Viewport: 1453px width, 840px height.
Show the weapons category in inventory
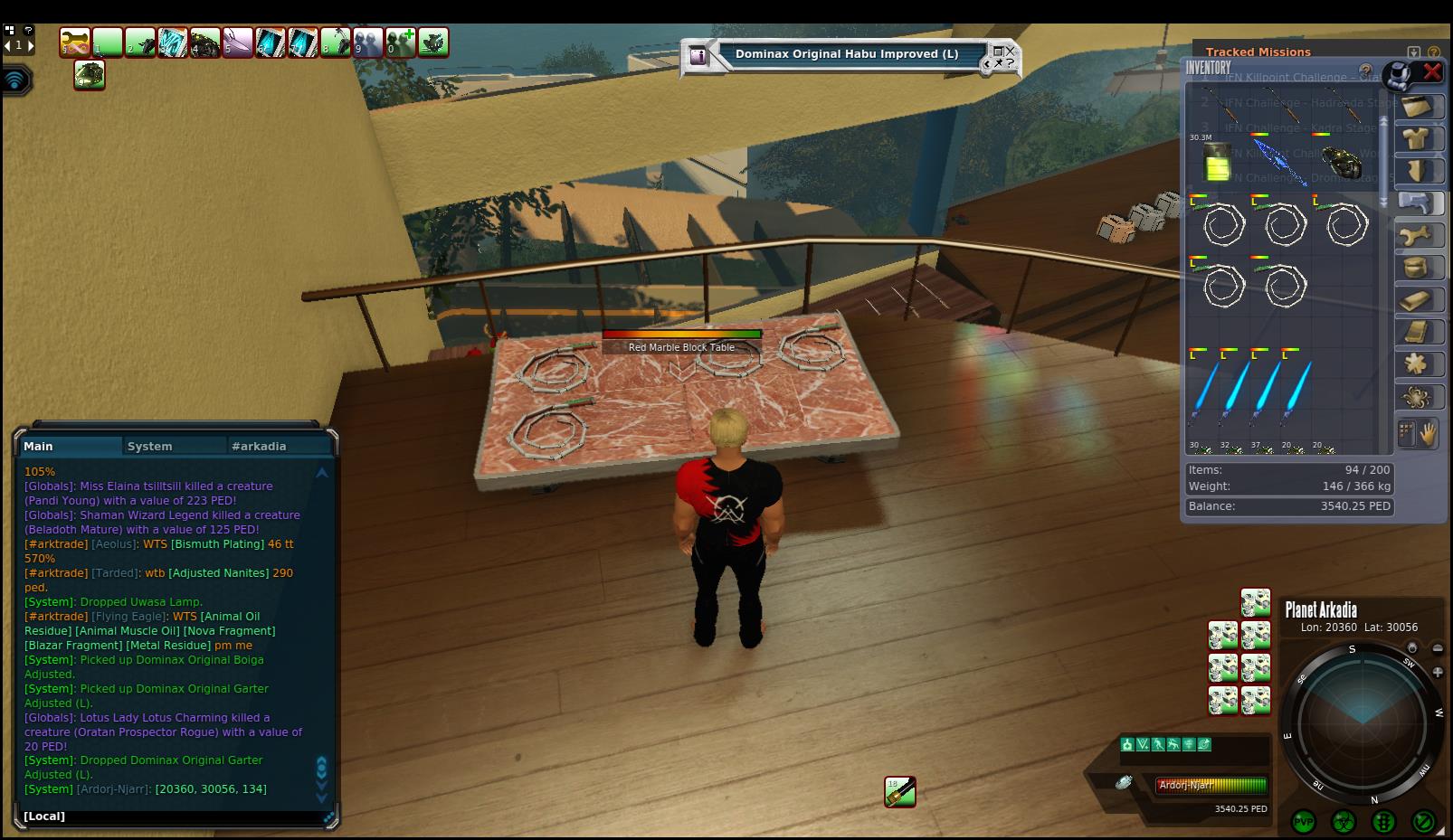(1416, 203)
